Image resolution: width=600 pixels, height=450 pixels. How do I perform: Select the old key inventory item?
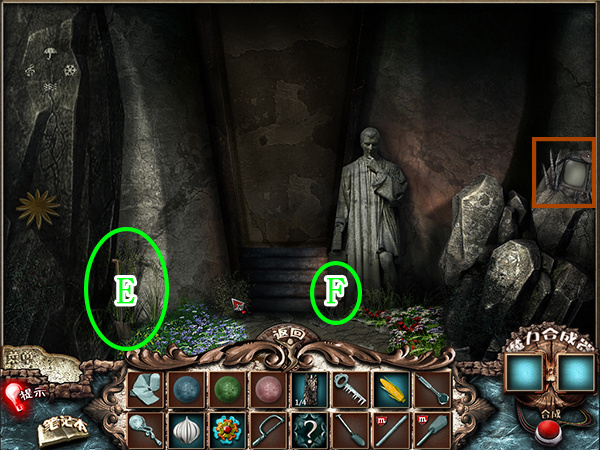click(x=349, y=387)
